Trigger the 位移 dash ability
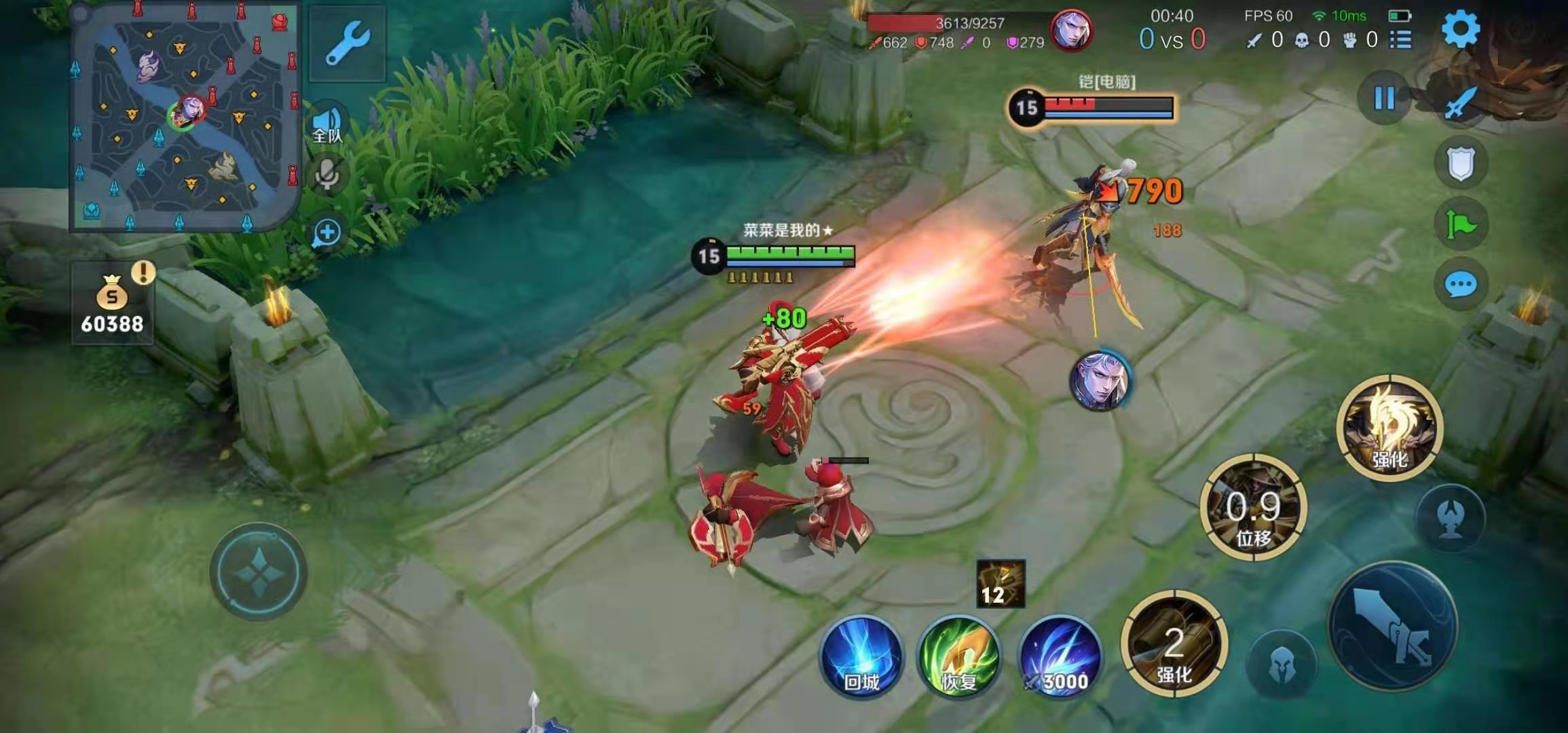Image resolution: width=1568 pixels, height=733 pixels. (1253, 508)
